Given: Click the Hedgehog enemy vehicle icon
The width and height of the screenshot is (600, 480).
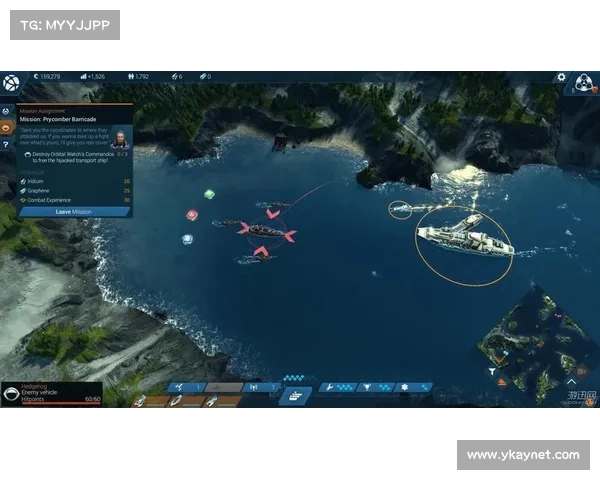Looking at the screenshot, I should (11, 395).
